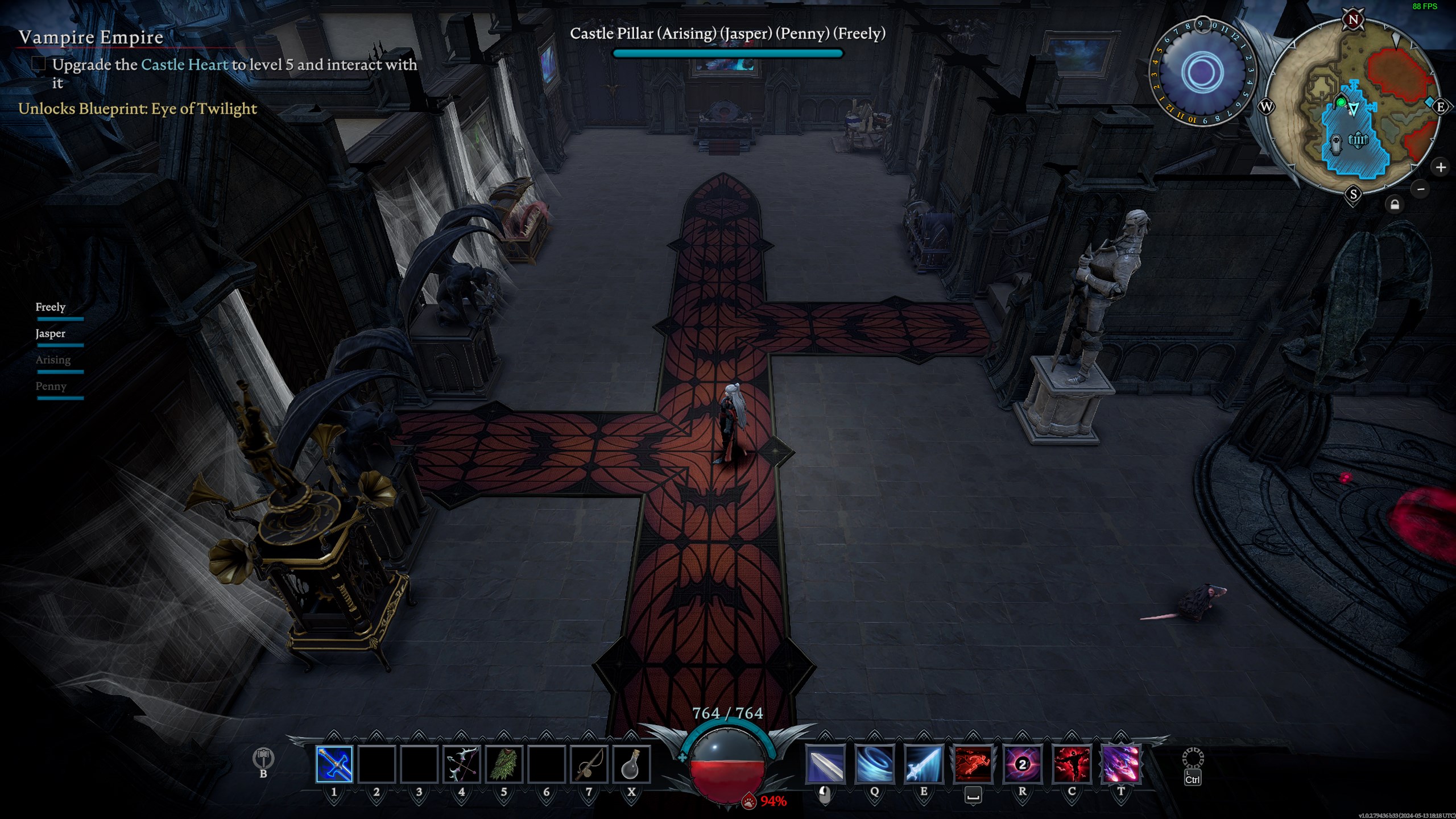The width and height of the screenshot is (1456, 819).
Task: Select the green leaf cloak slot
Action: click(504, 764)
